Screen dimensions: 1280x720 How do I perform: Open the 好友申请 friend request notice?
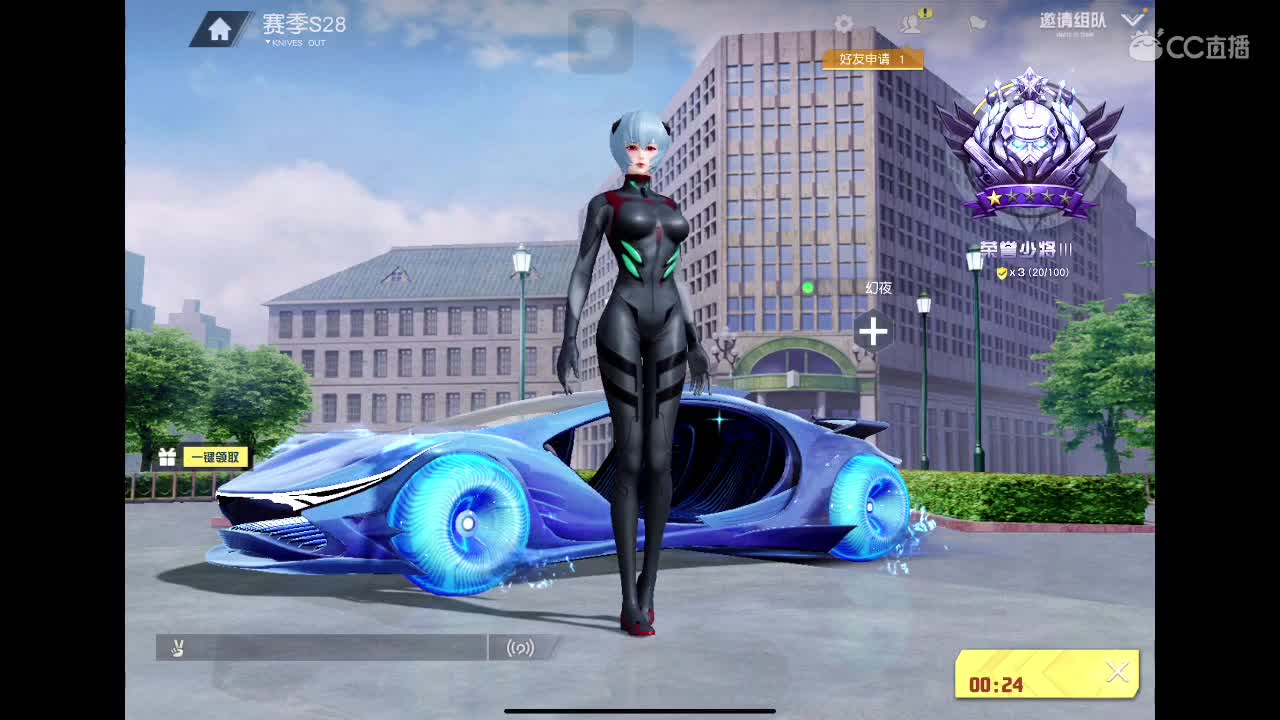(873, 60)
